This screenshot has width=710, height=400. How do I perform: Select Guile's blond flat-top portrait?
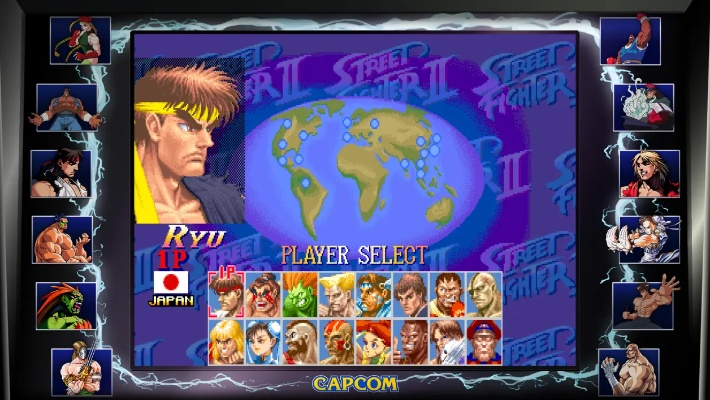337,294
